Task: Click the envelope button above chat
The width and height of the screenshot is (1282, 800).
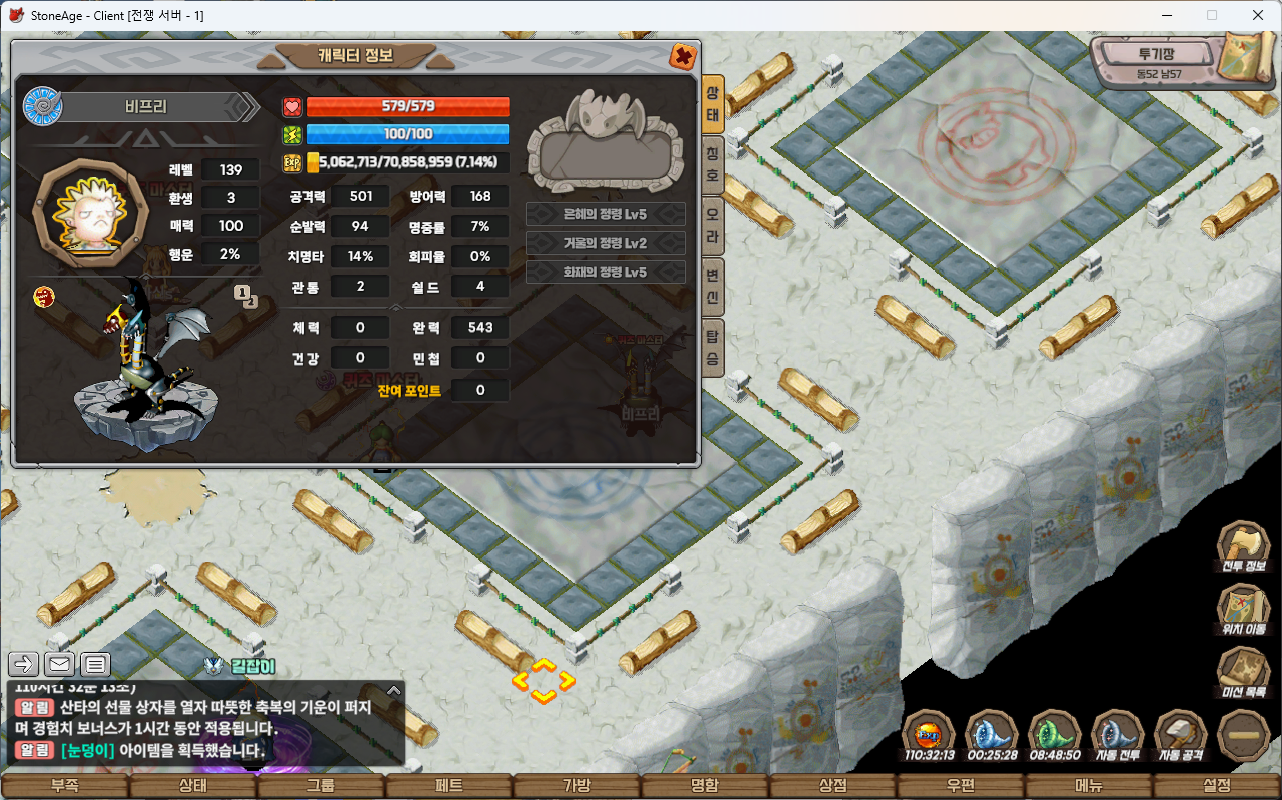Action: tap(60, 664)
